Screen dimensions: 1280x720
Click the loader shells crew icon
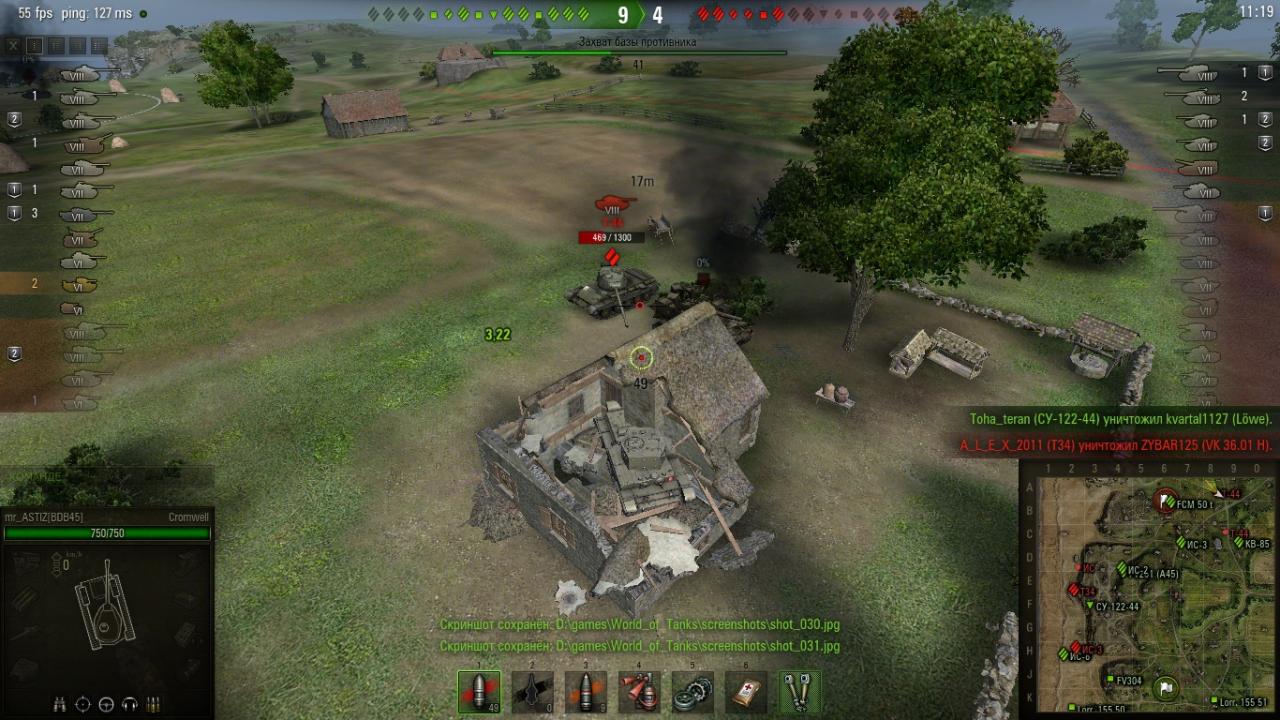click(x=153, y=703)
